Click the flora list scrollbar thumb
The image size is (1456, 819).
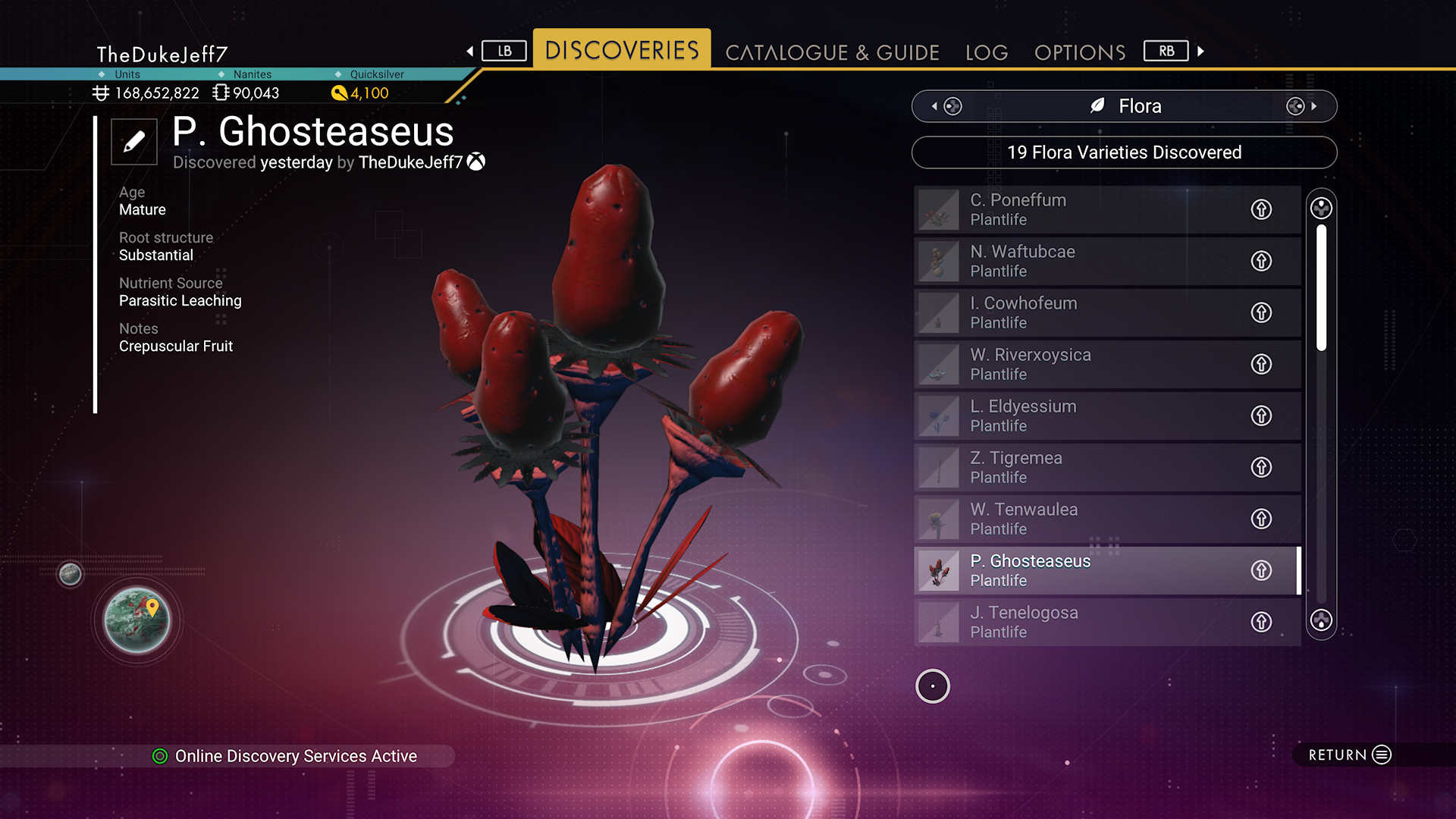(x=1322, y=288)
